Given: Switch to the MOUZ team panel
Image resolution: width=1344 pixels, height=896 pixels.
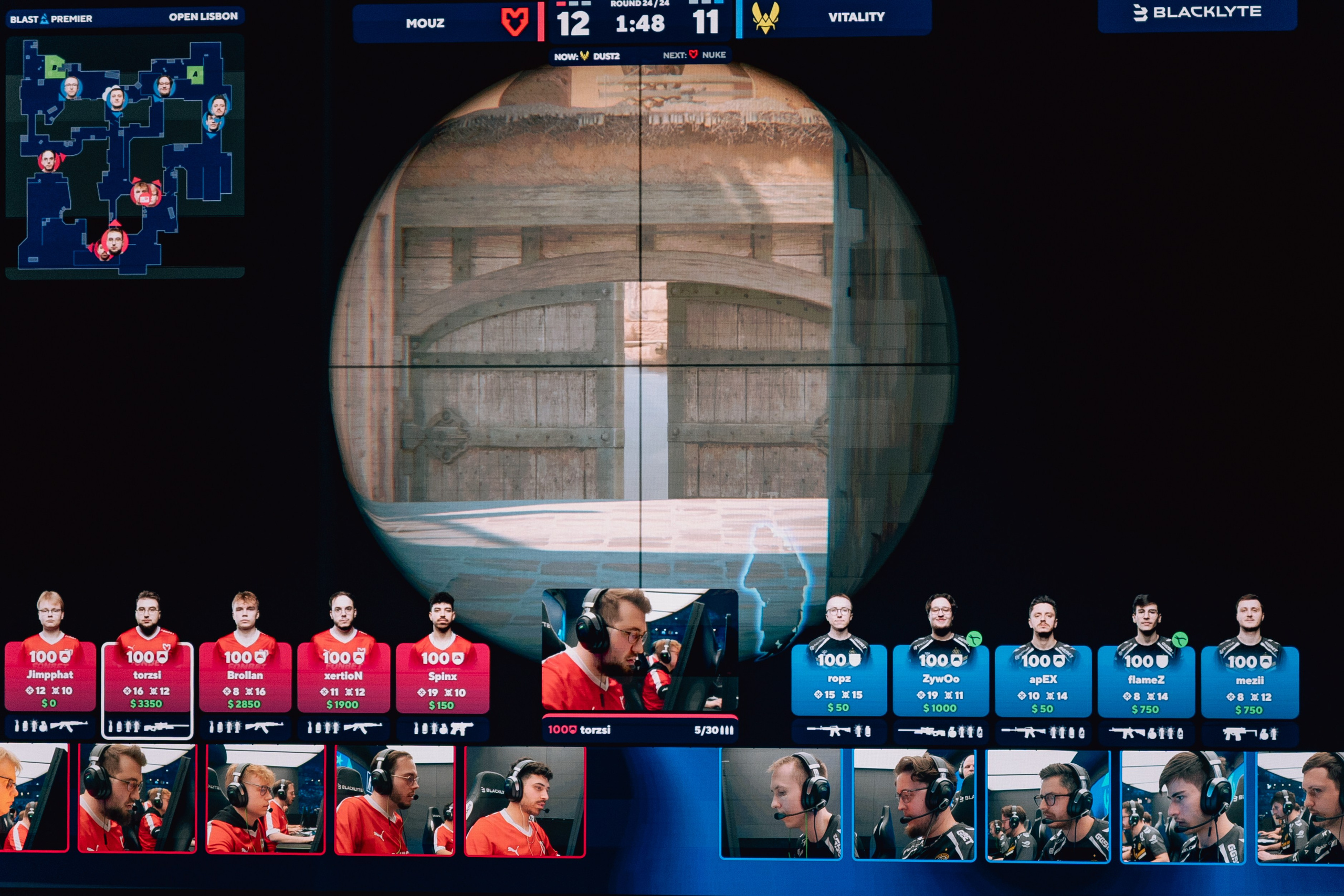Looking at the screenshot, I should tap(426, 24).
